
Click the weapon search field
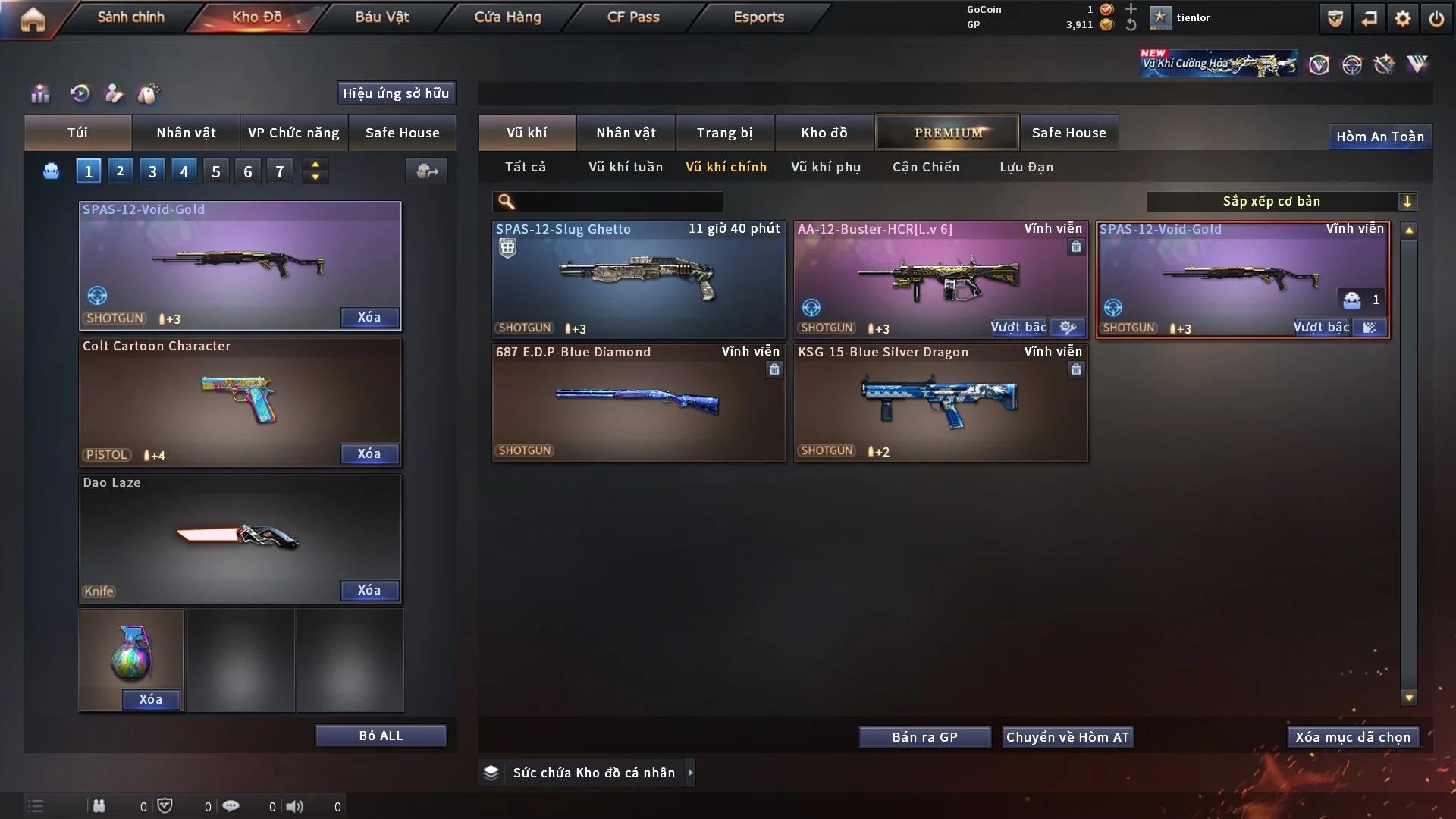[618, 202]
